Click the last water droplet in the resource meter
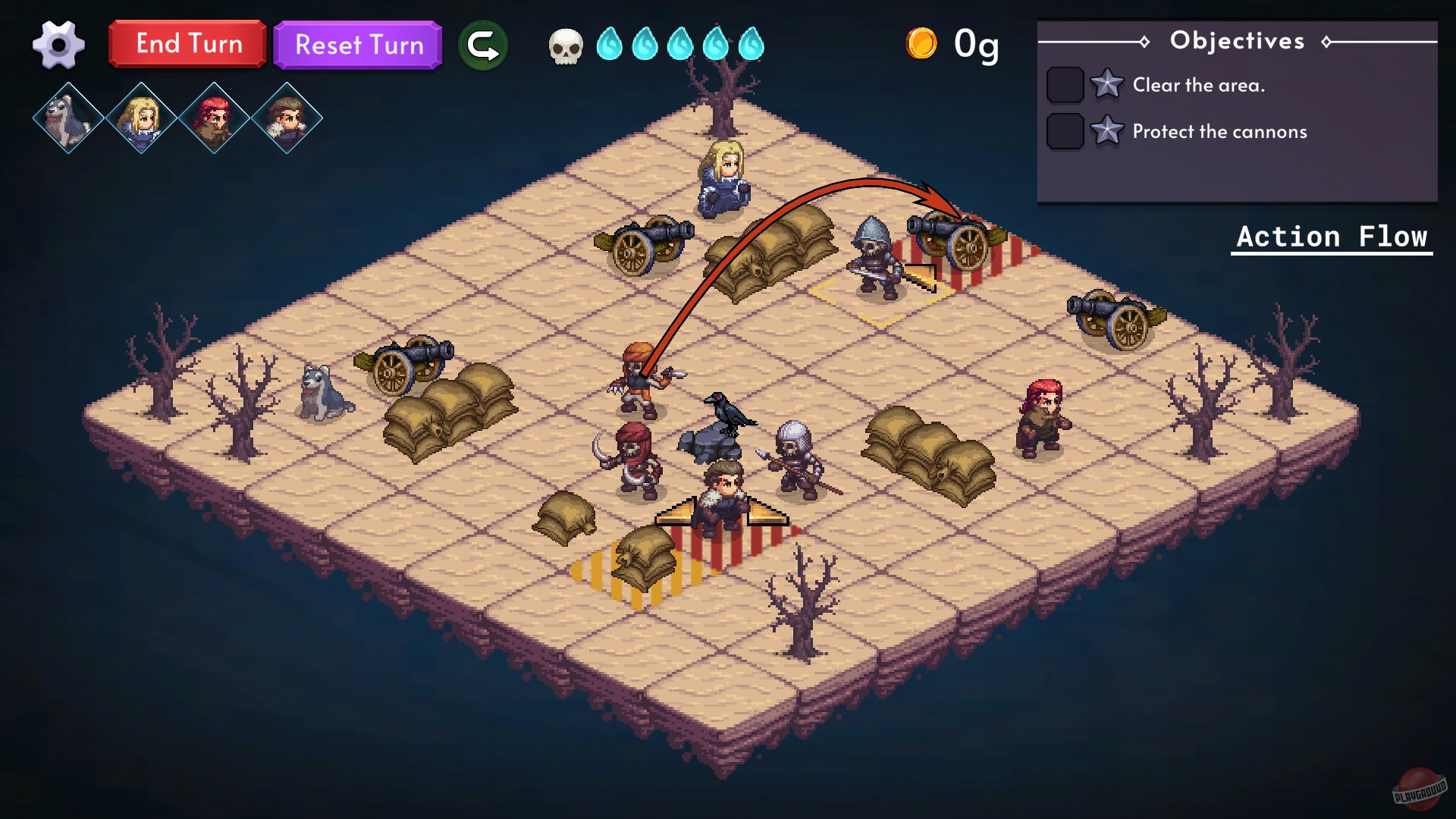This screenshot has height=819, width=1456. coord(749,45)
